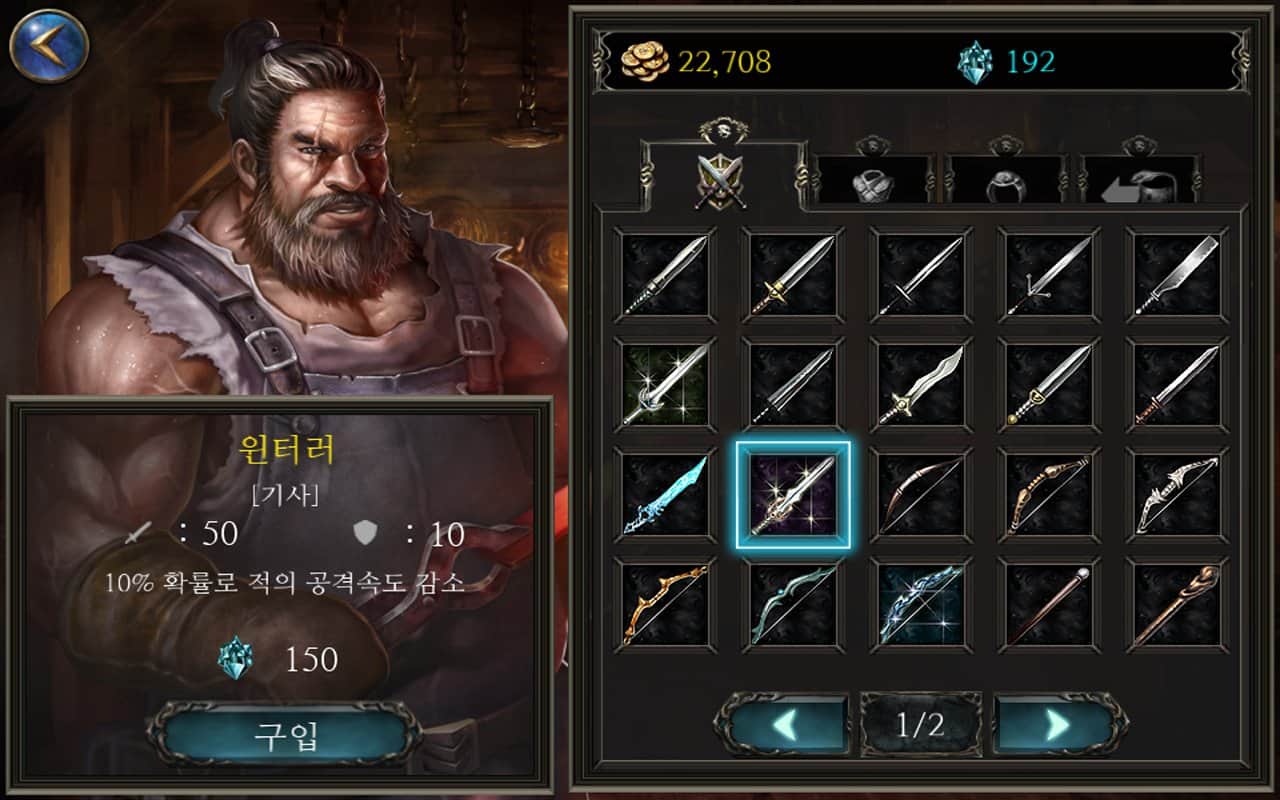This screenshot has width=1280, height=800.
Task: Choose the sparkling sword on green background
Action: tap(665, 385)
